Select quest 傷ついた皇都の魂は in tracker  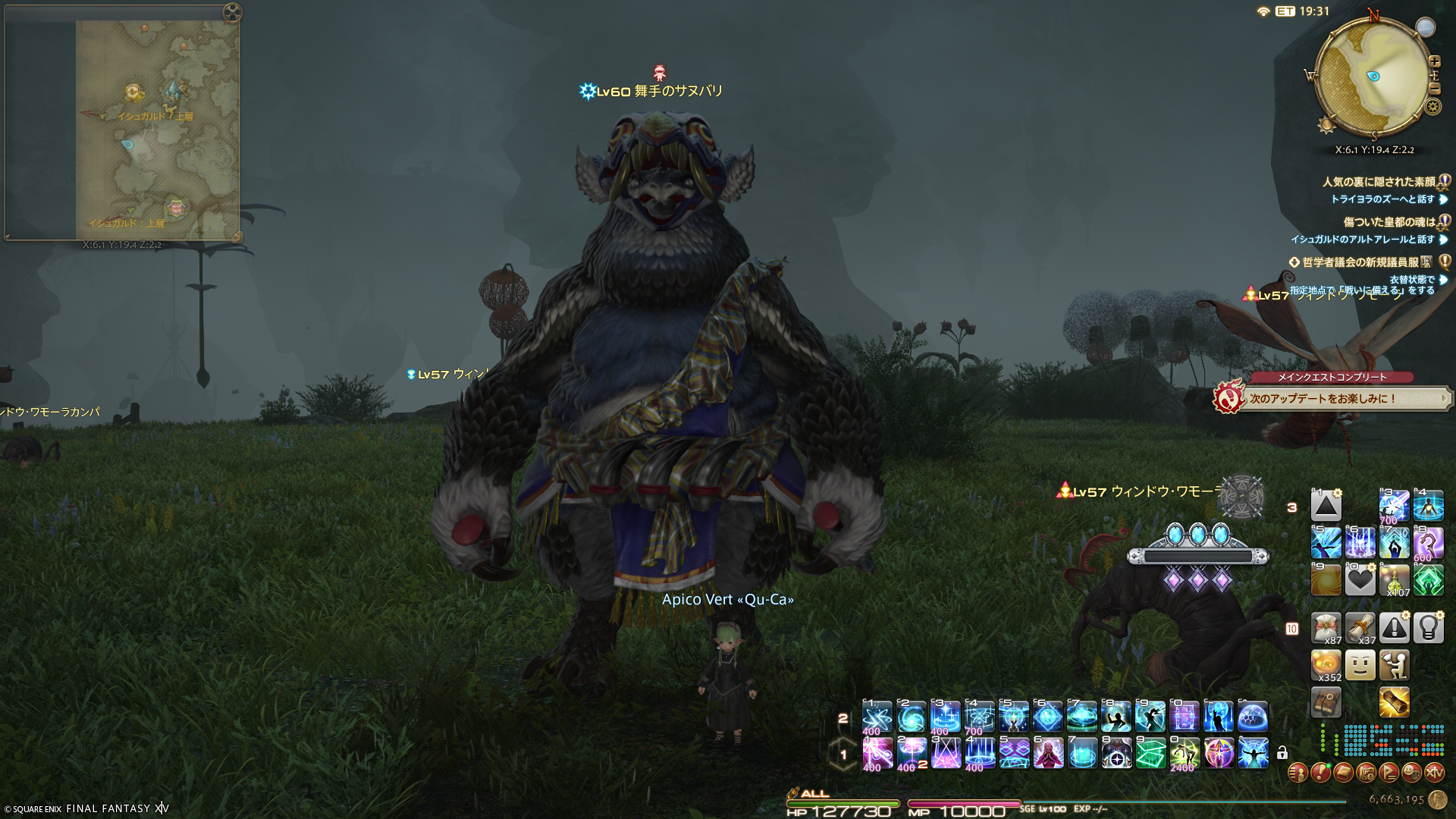[x=1389, y=222]
